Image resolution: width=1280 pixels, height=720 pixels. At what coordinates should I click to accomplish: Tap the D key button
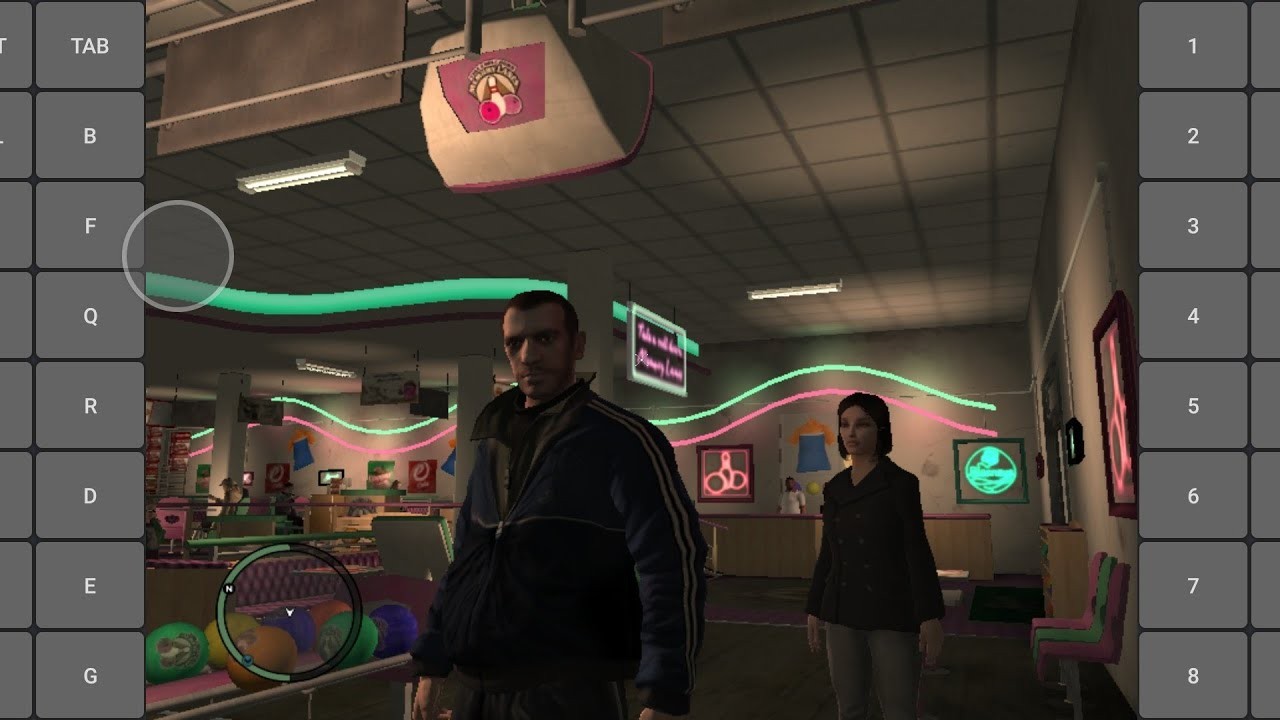[90, 496]
